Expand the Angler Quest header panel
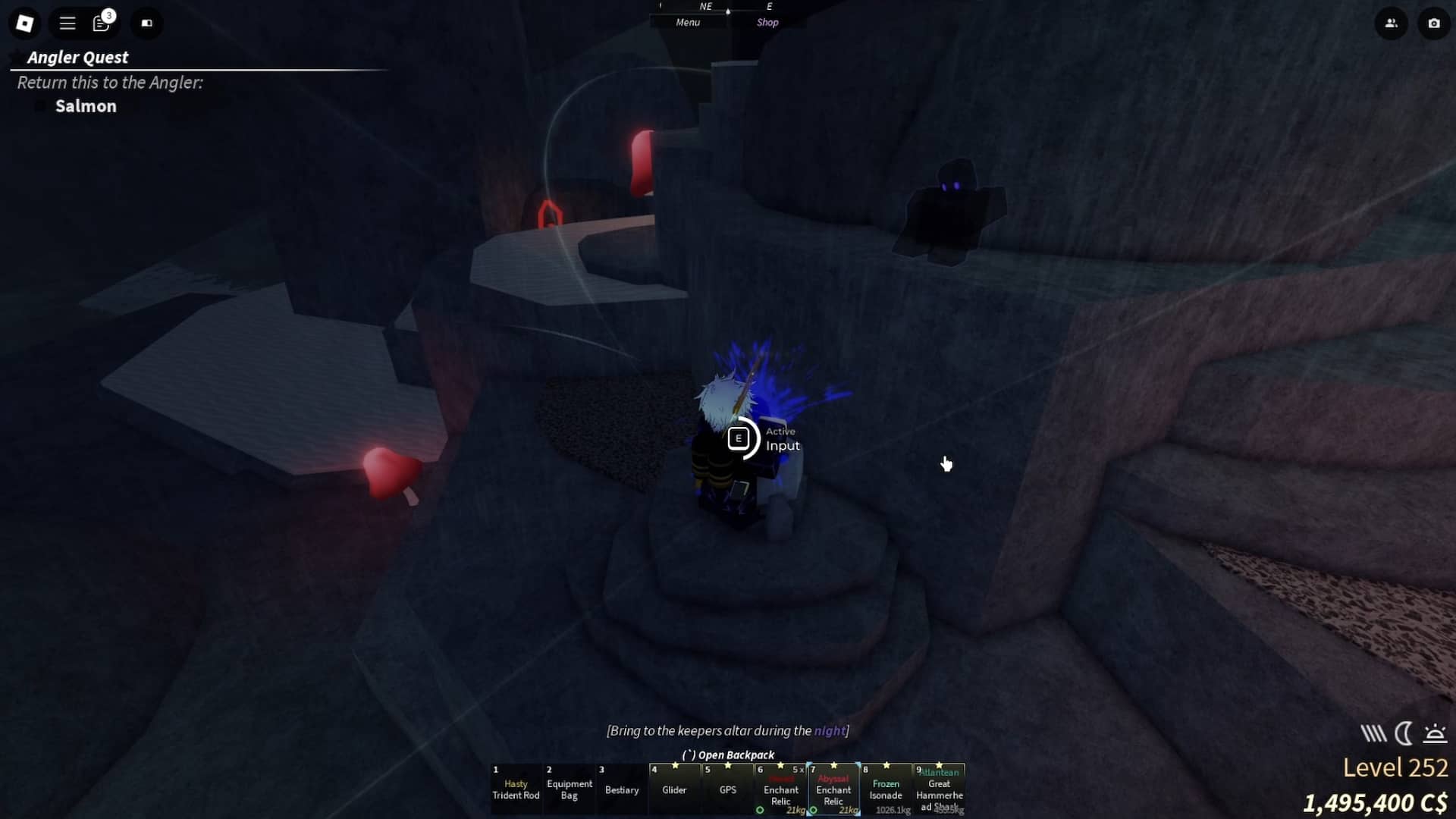The height and width of the screenshot is (819, 1456). click(x=77, y=57)
